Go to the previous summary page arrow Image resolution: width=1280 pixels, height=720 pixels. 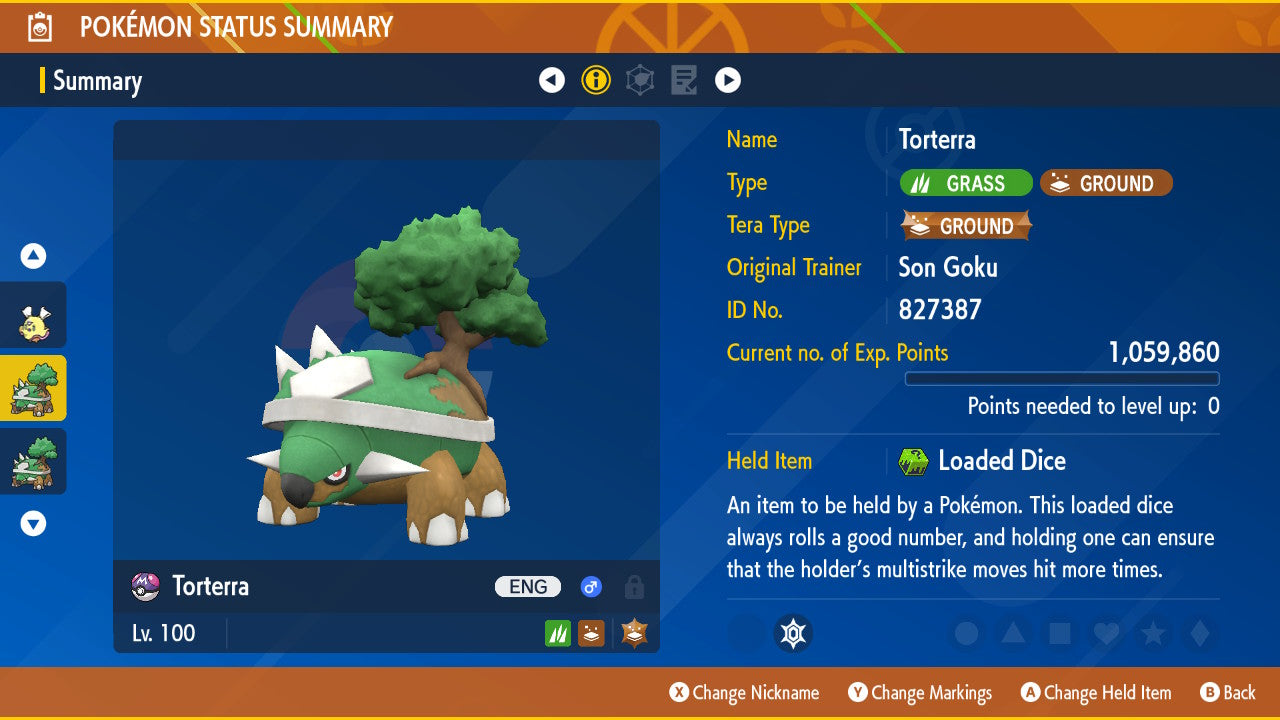tap(552, 80)
